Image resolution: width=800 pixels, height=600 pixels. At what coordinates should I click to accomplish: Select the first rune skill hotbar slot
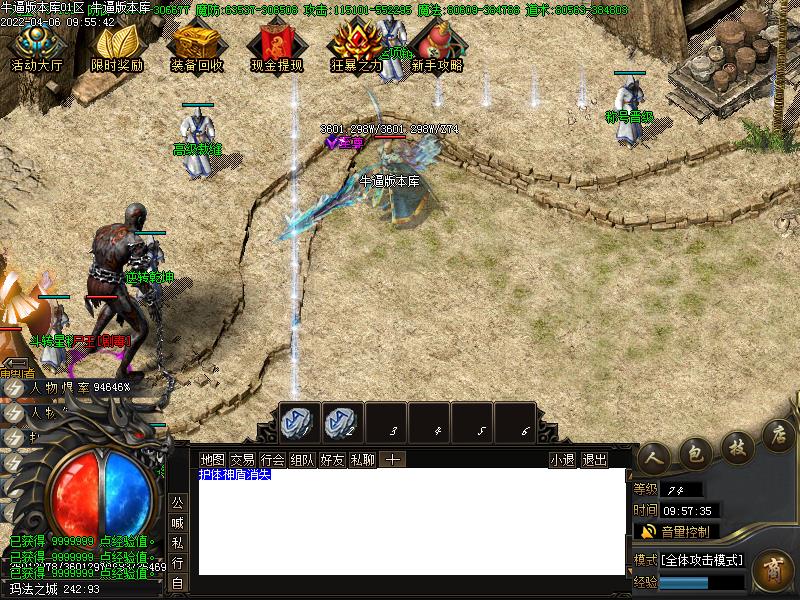300,422
